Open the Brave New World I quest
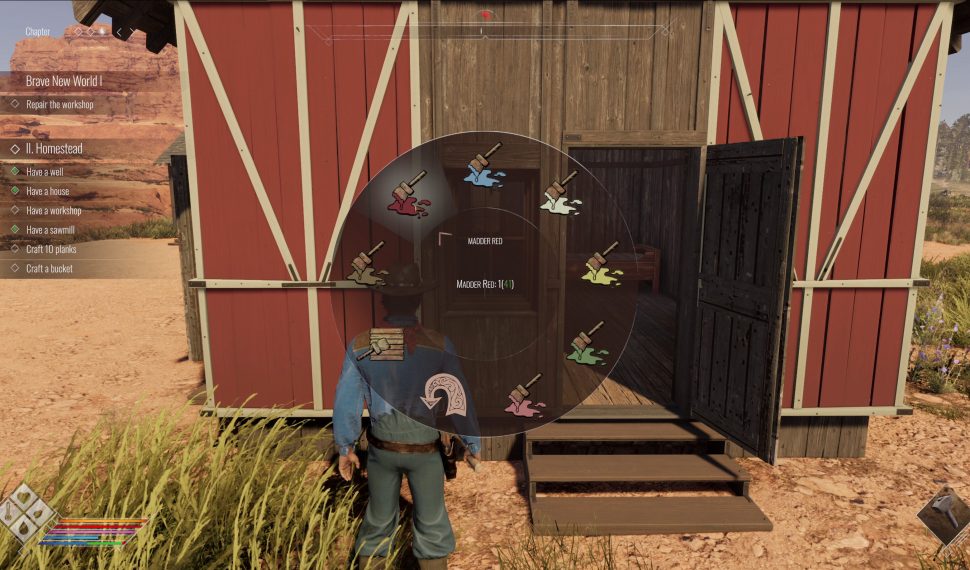 pos(64,80)
